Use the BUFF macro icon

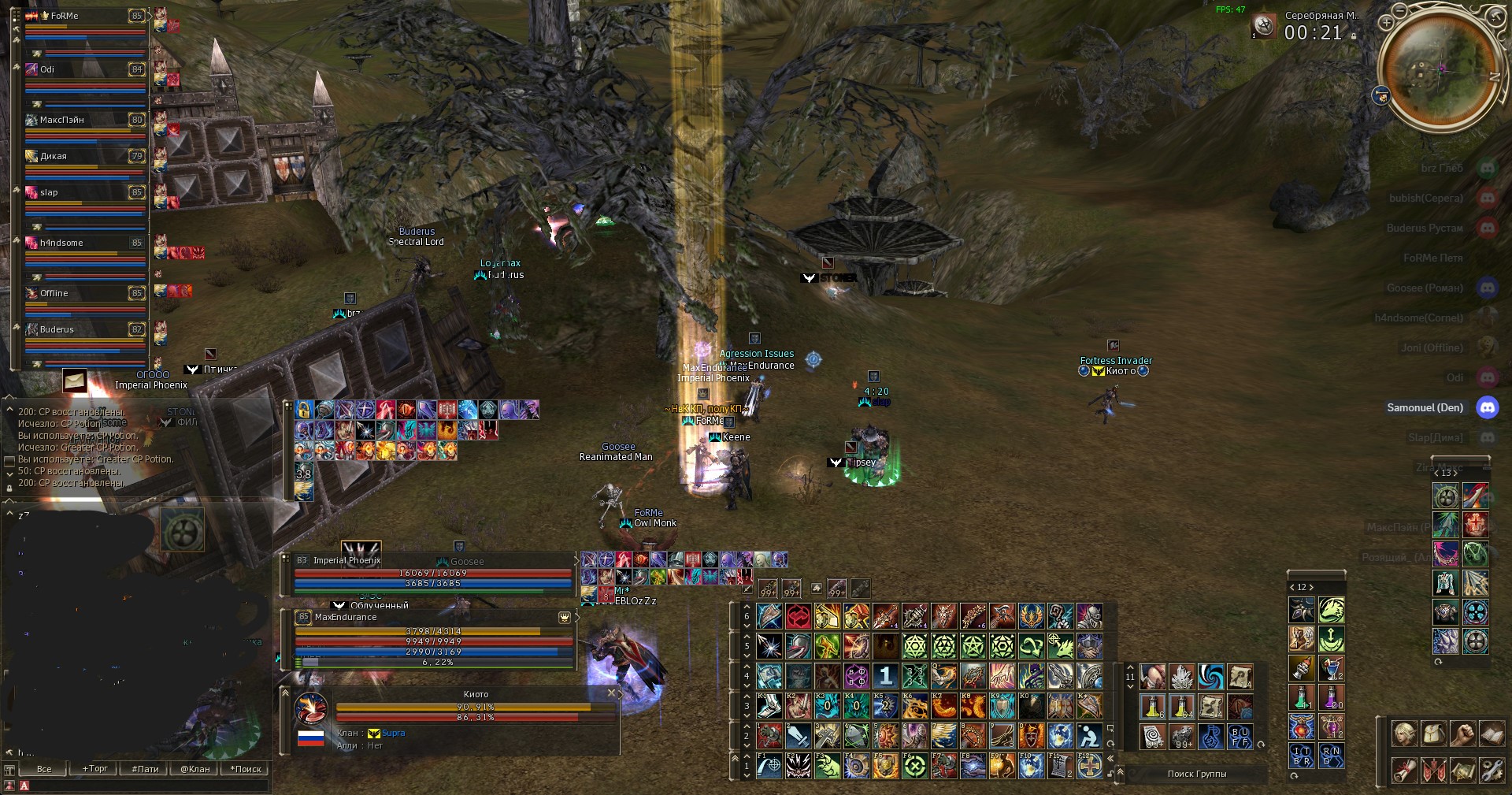pos(1240,737)
